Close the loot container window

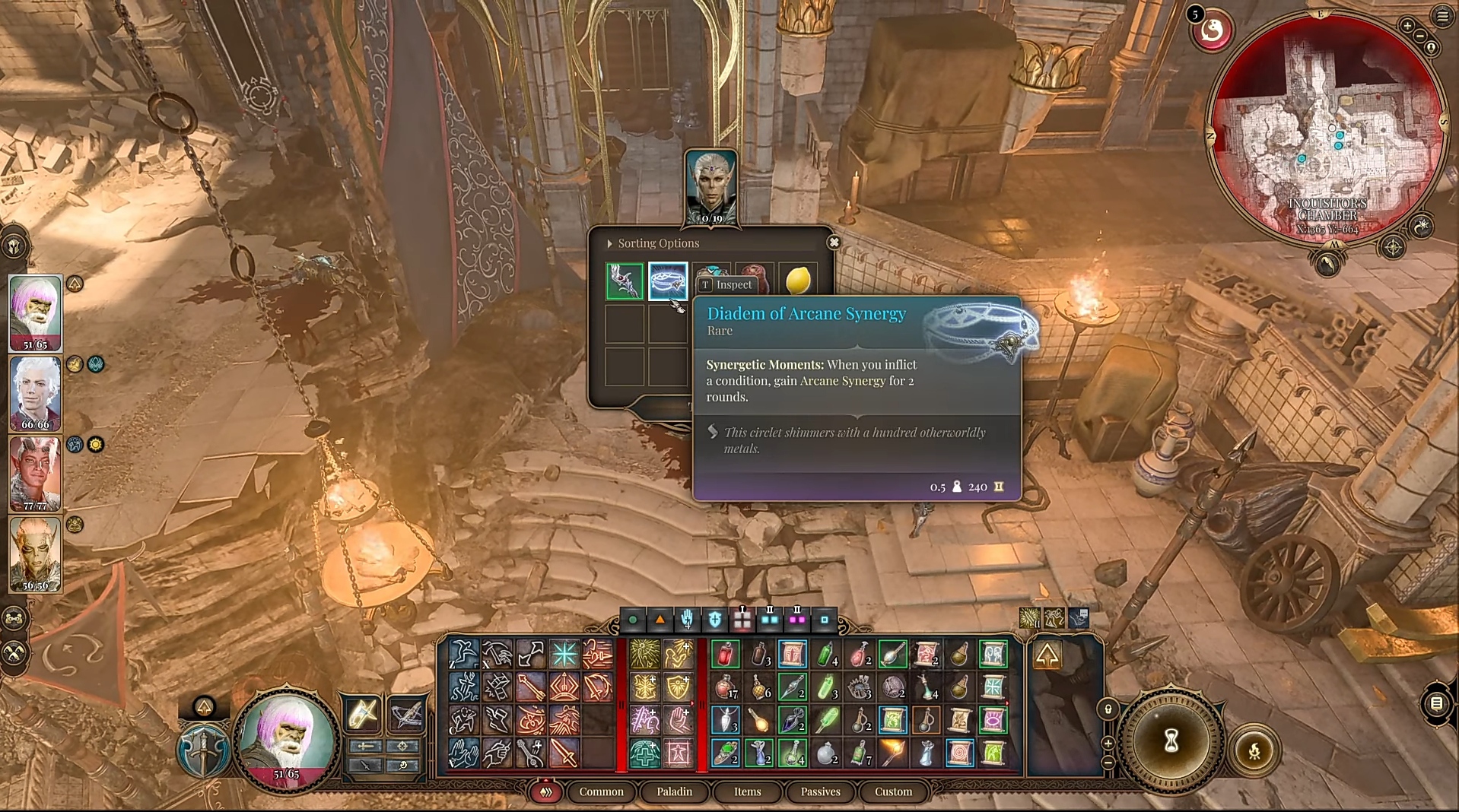(x=834, y=243)
